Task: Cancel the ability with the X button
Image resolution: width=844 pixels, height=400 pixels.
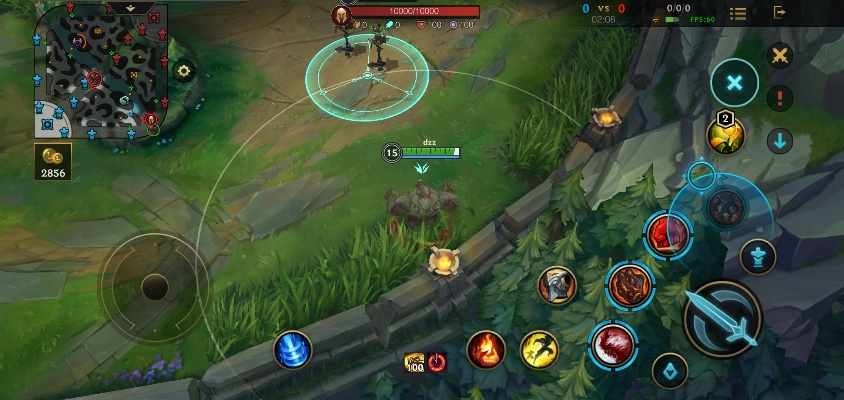Action: 735,82
